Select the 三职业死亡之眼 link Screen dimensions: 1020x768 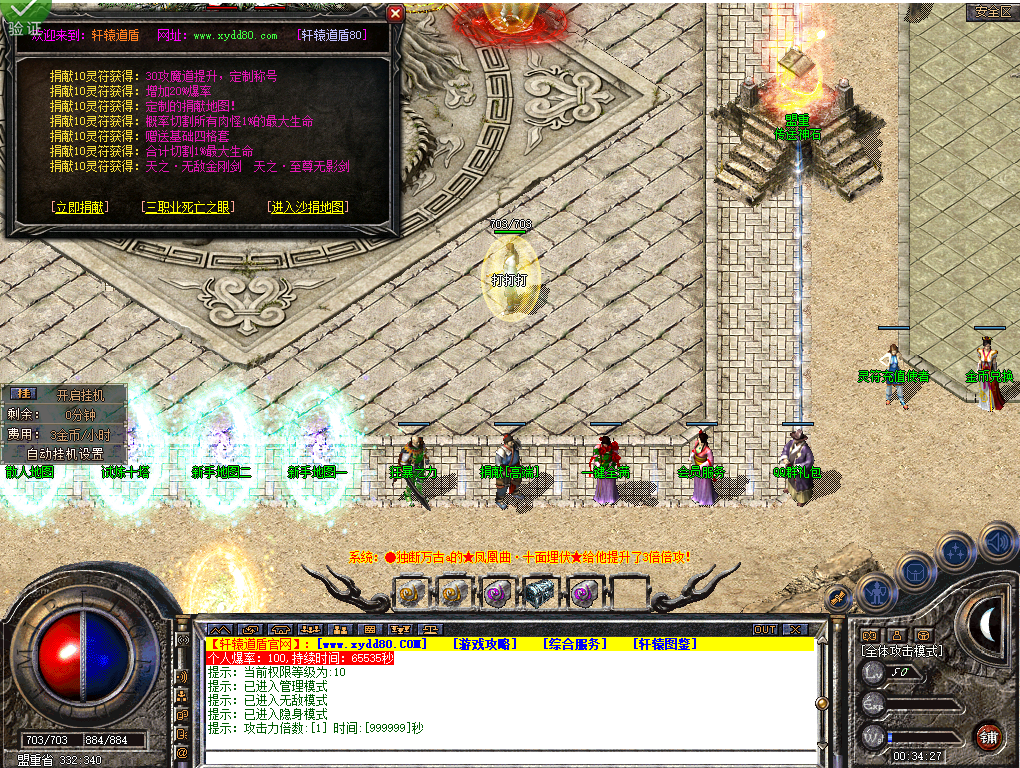pyautogui.click(x=189, y=207)
